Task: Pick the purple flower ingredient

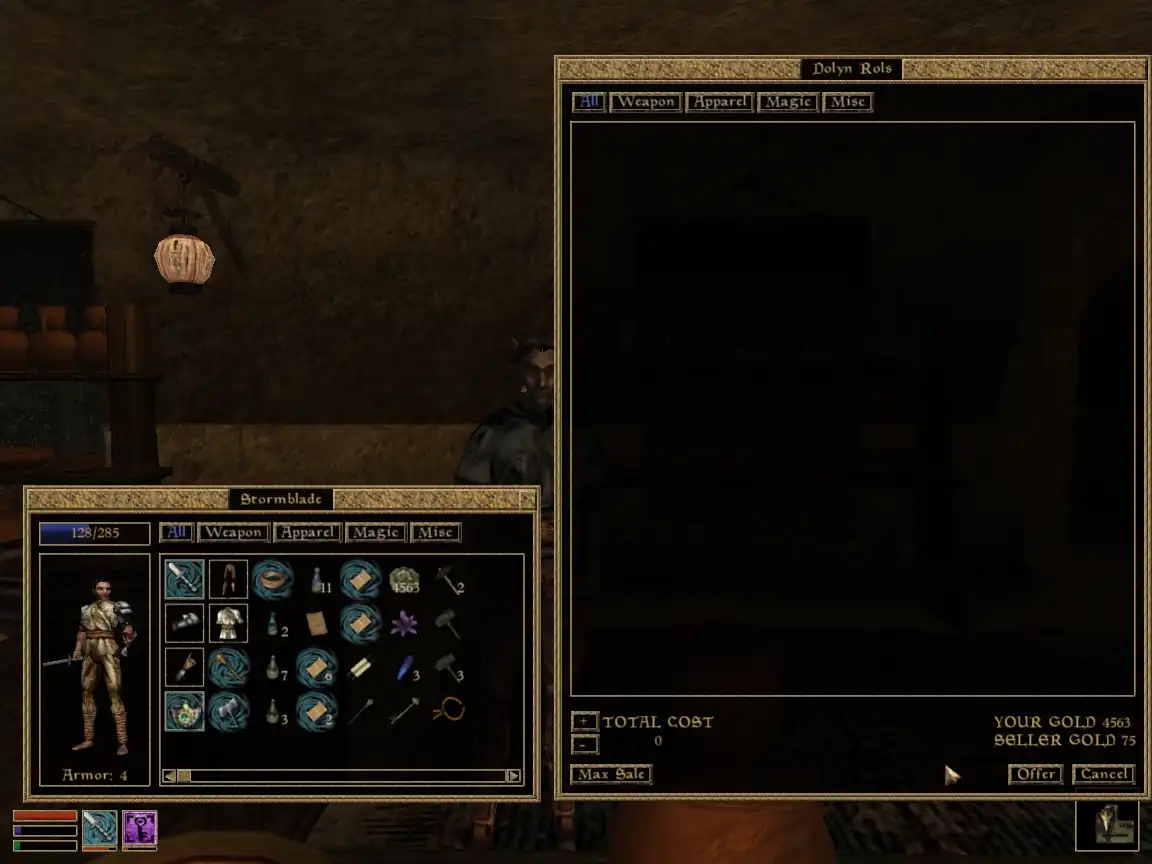Action: pos(404,624)
